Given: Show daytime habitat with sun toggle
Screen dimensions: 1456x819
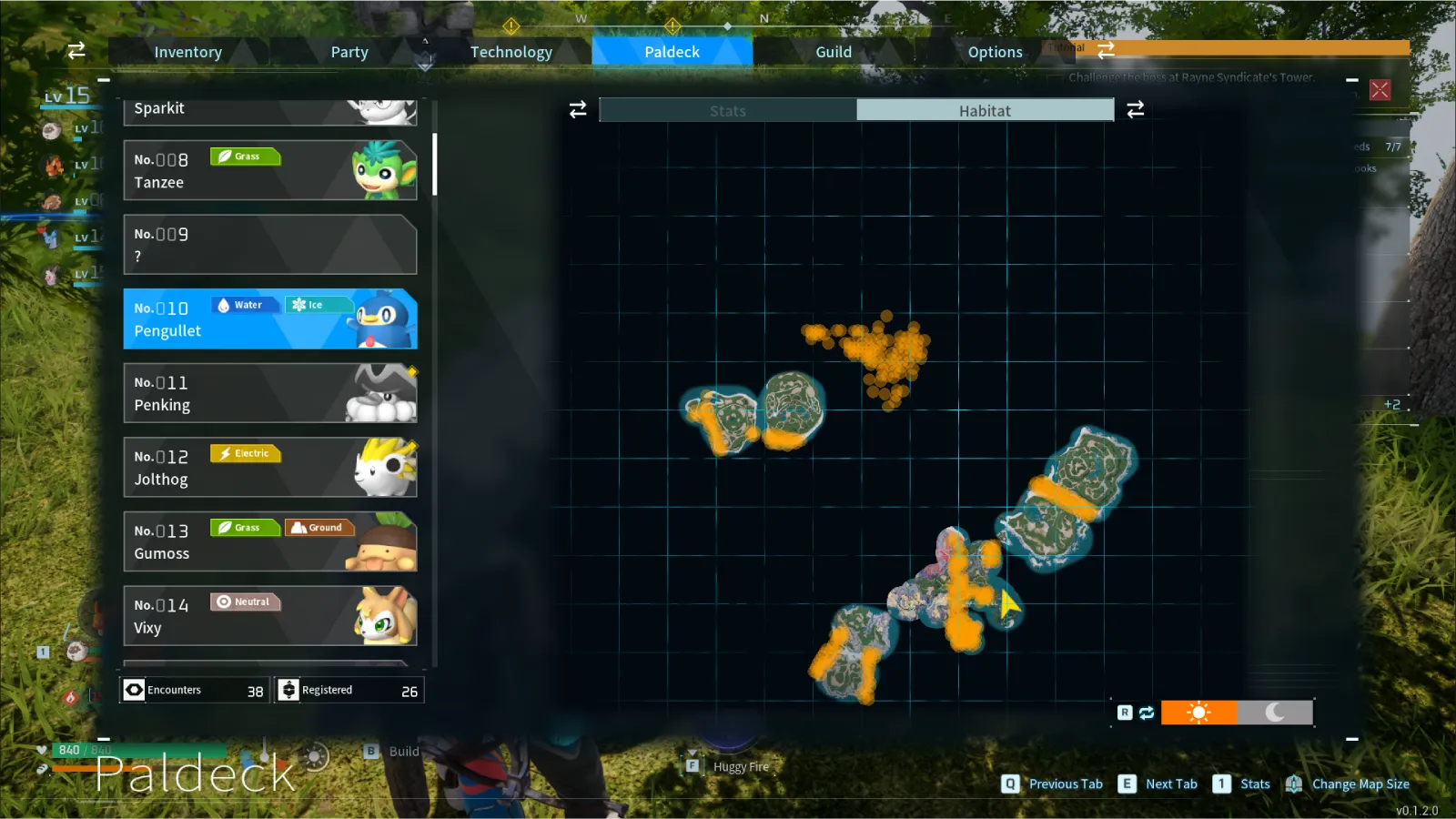Looking at the screenshot, I should tap(1198, 713).
